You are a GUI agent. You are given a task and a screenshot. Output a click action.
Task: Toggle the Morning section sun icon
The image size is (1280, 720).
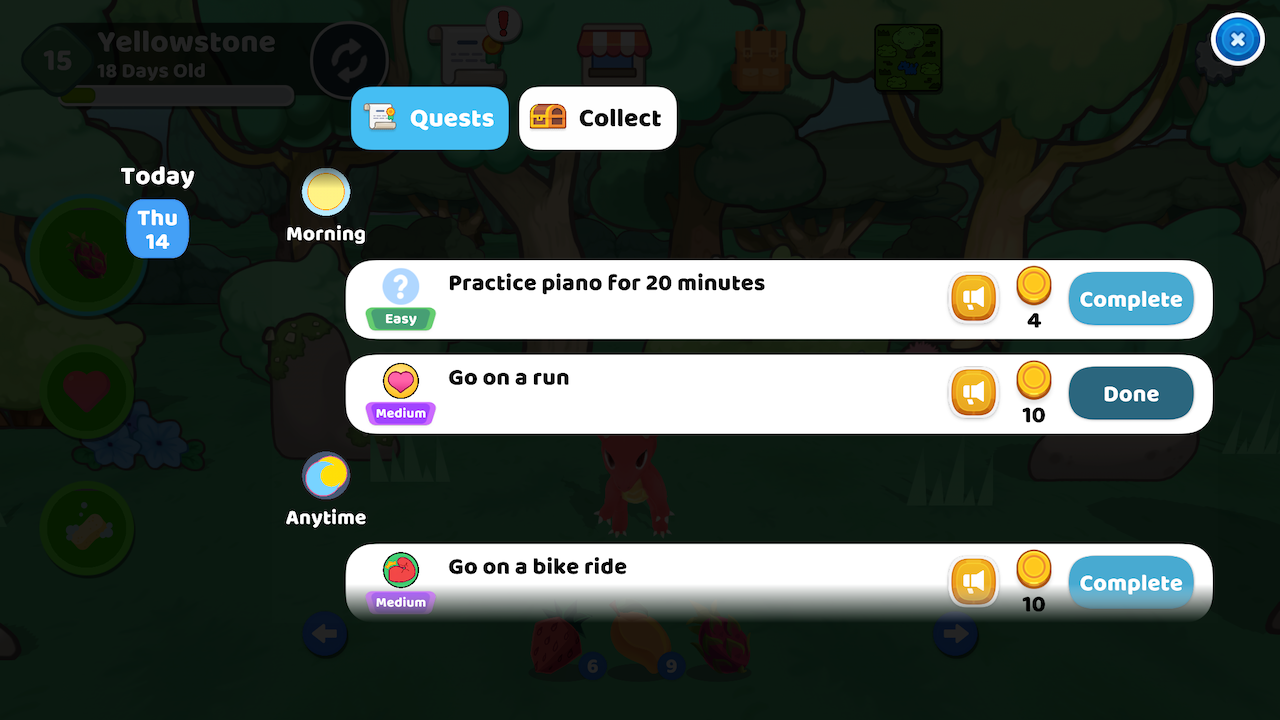[x=325, y=192]
